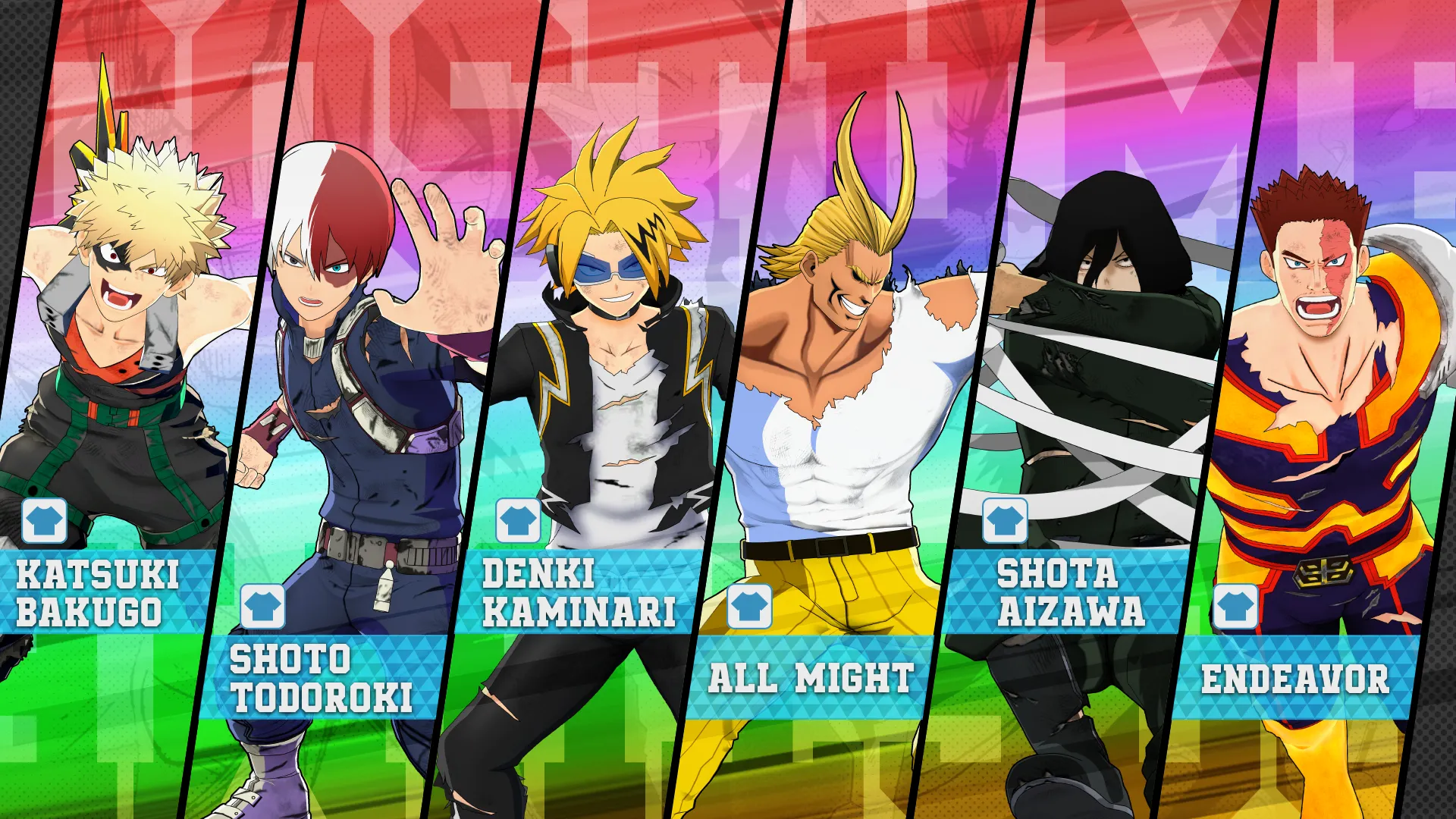The image size is (1456, 819).
Task: Click the costume shirt icon above Shota Aizawa
Action: (x=1005, y=521)
